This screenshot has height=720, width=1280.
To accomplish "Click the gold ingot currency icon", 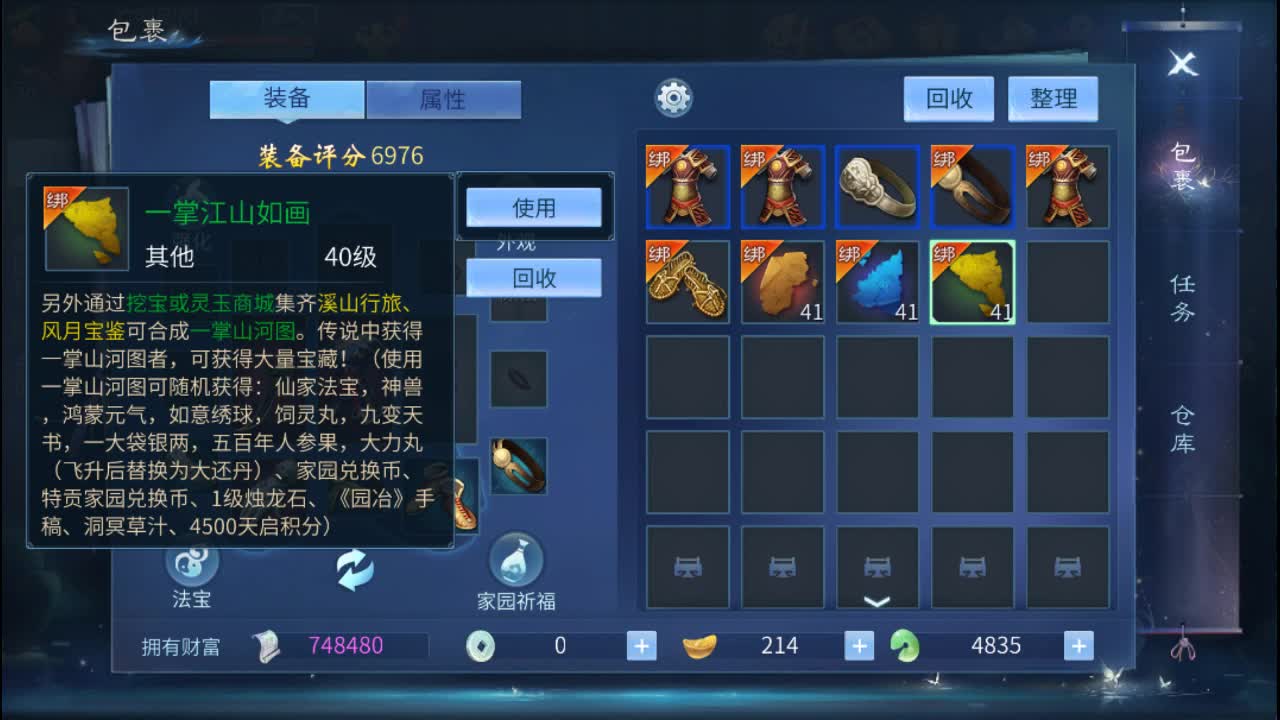I will (x=700, y=645).
